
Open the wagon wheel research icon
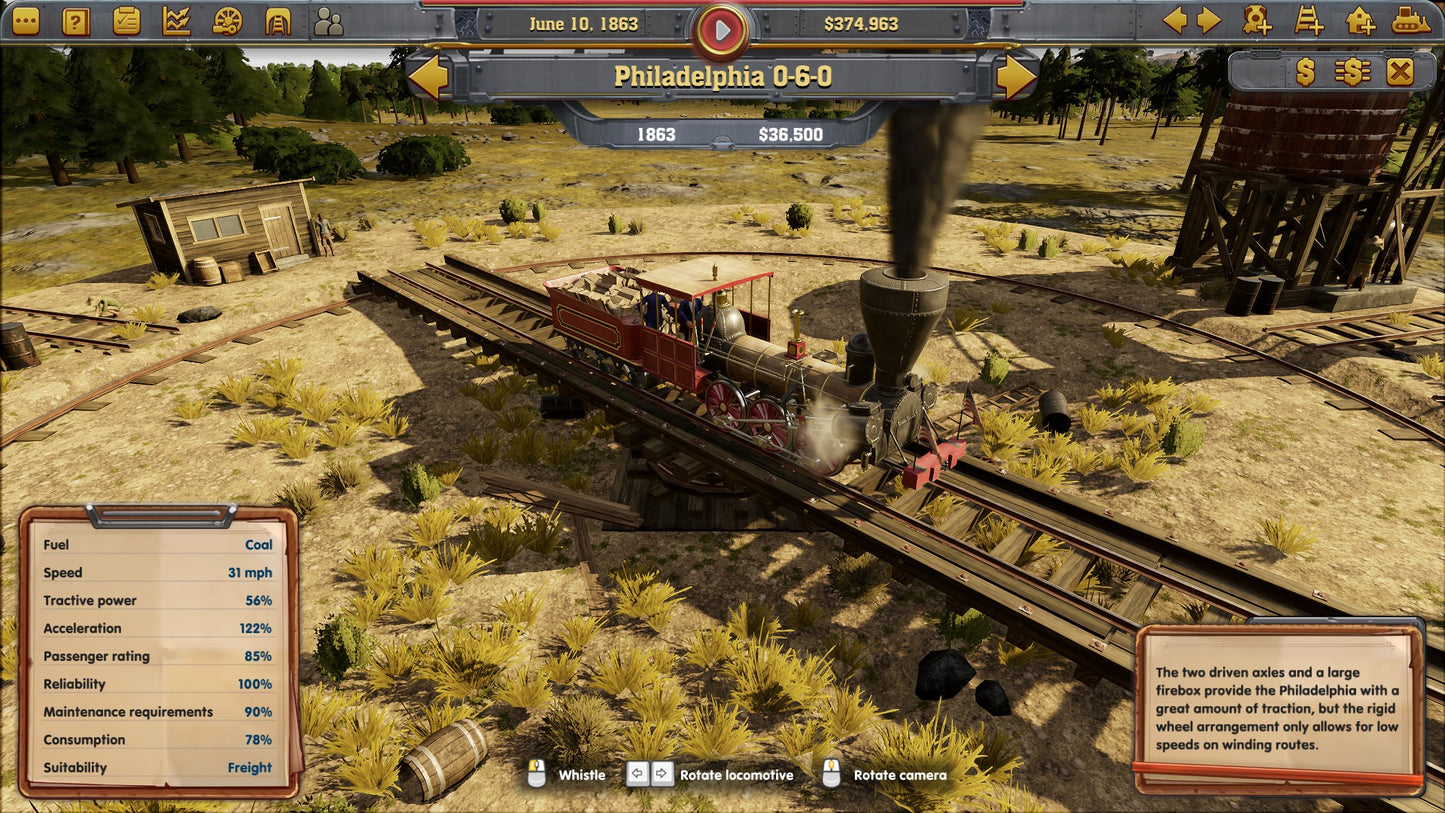point(228,20)
